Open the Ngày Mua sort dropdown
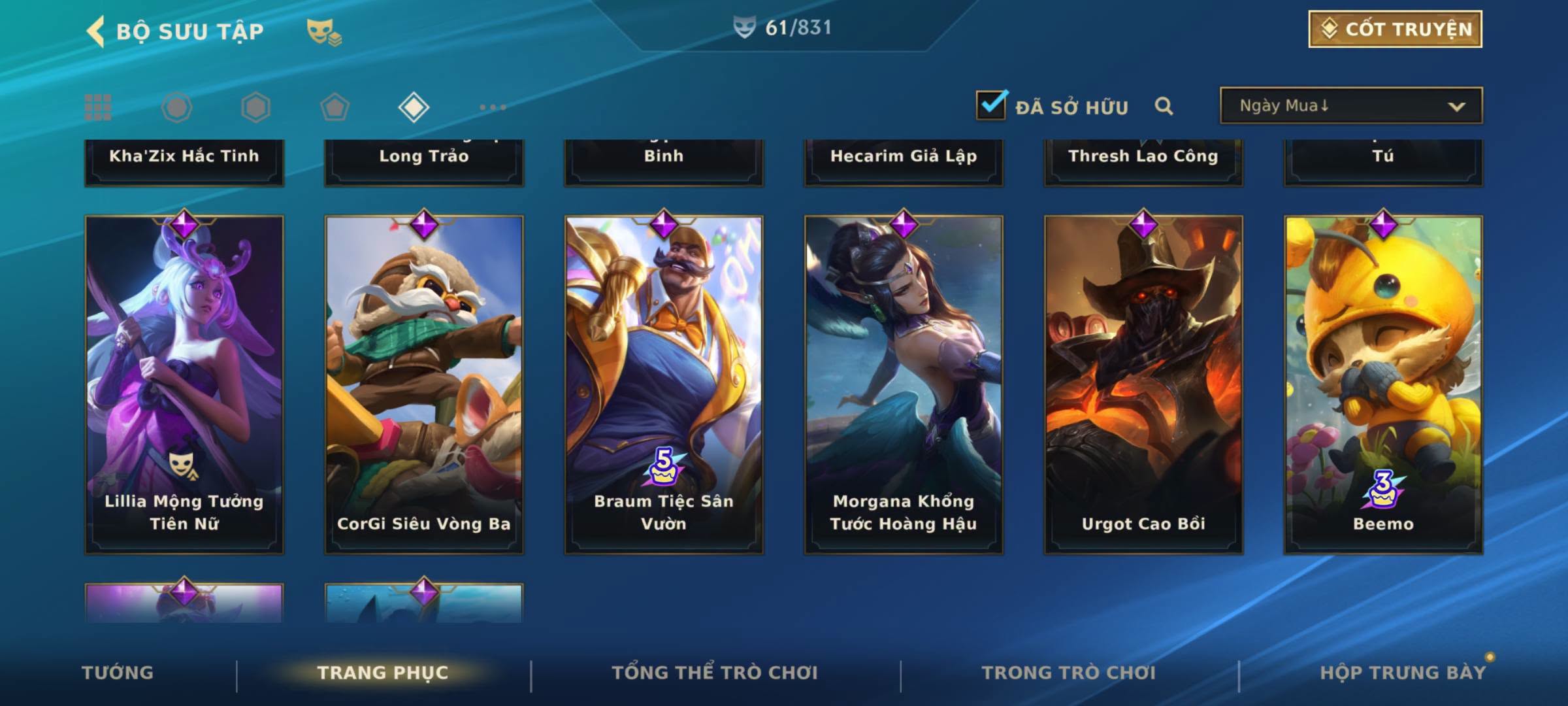The image size is (1568, 706). coord(1350,106)
